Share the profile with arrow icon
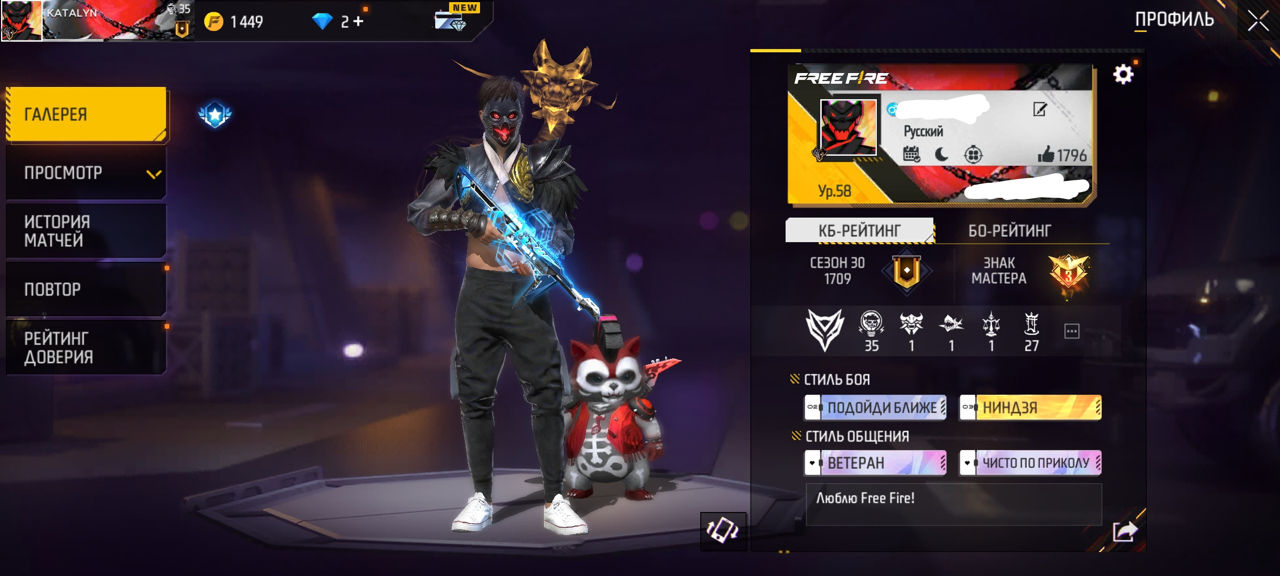The height and width of the screenshot is (576, 1280). pyautogui.click(x=1124, y=532)
